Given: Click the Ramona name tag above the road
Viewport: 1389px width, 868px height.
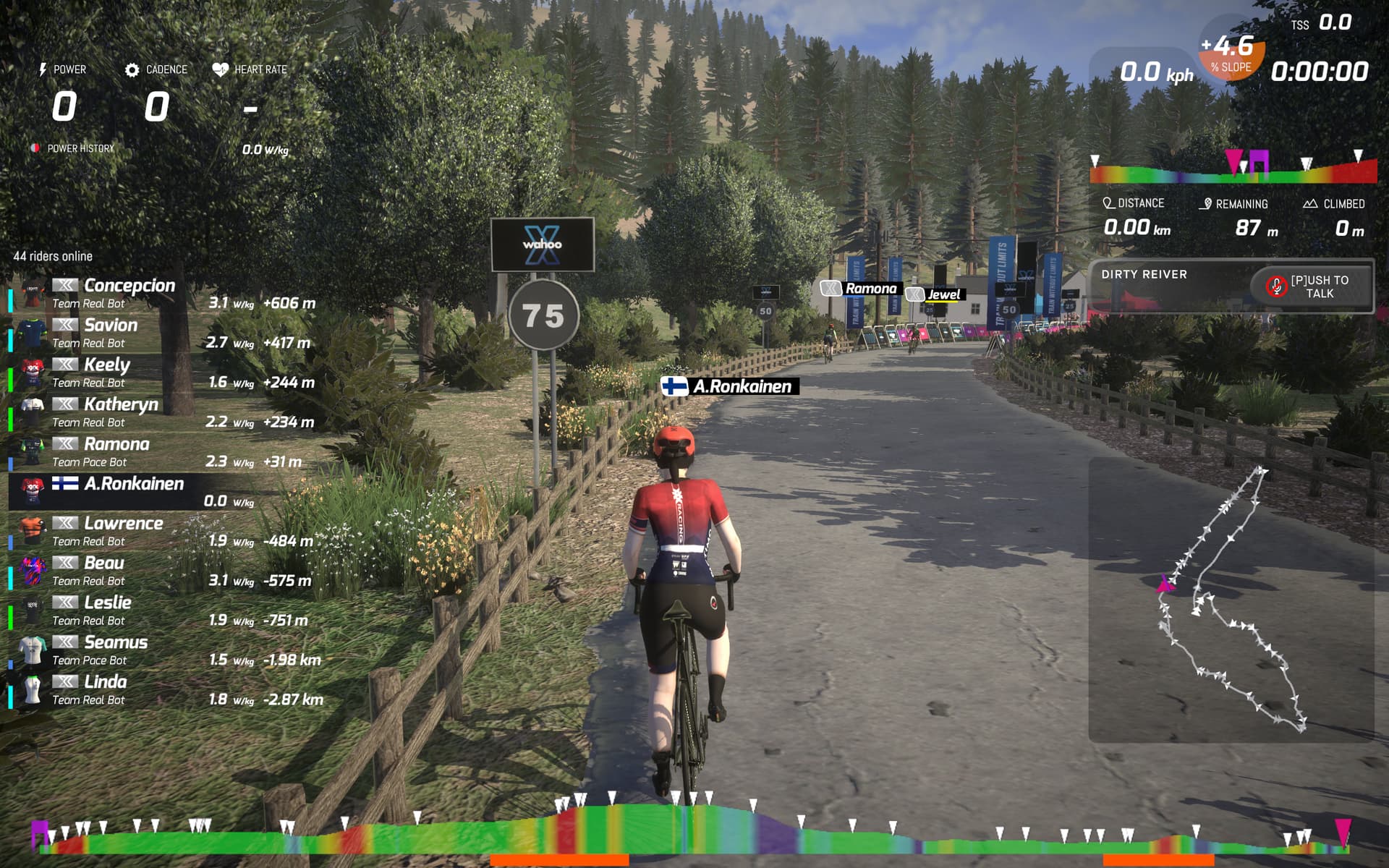Looking at the screenshot, I should pos(861,289).
